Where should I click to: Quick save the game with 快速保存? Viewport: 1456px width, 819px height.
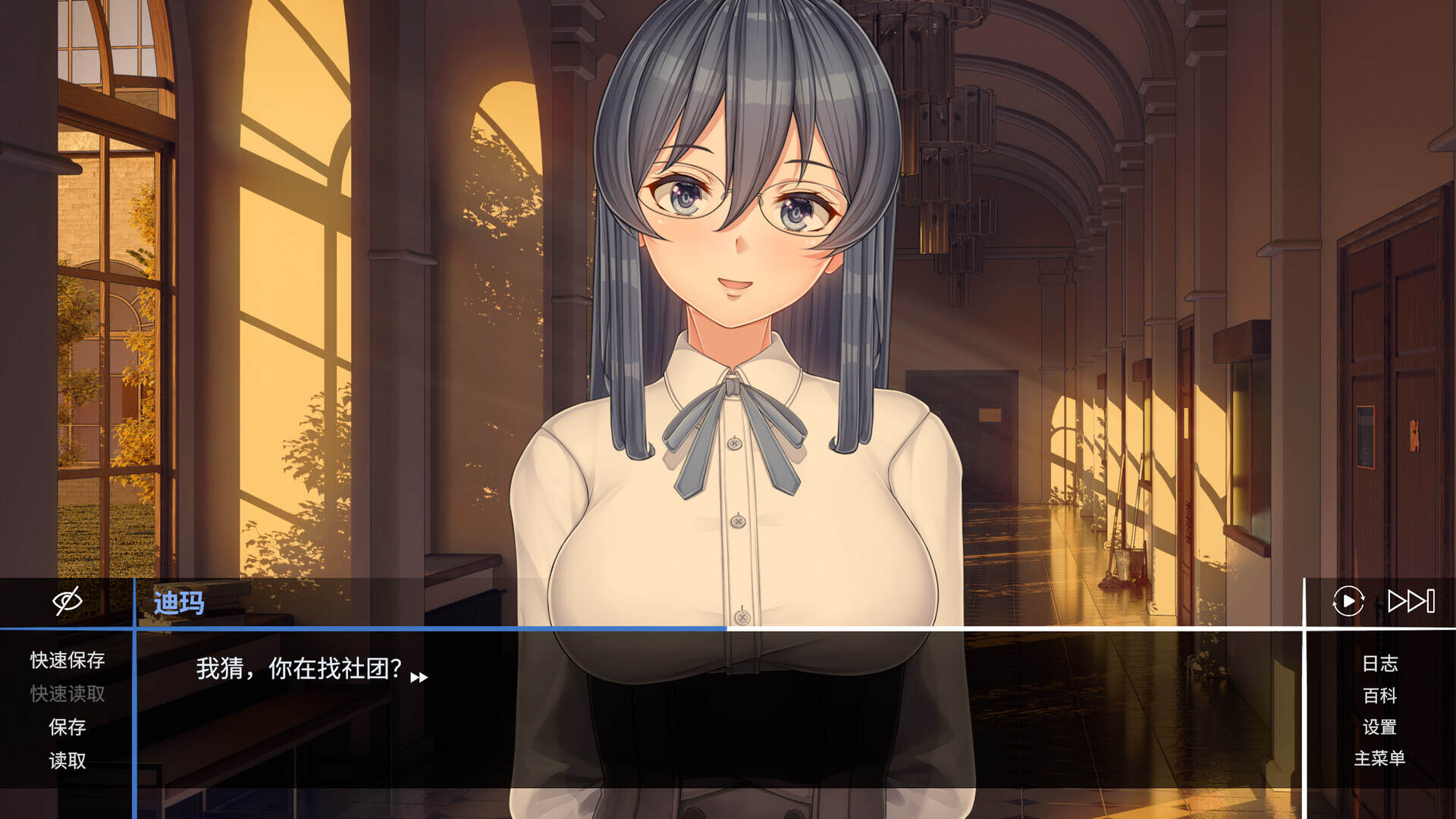(67, 661)
